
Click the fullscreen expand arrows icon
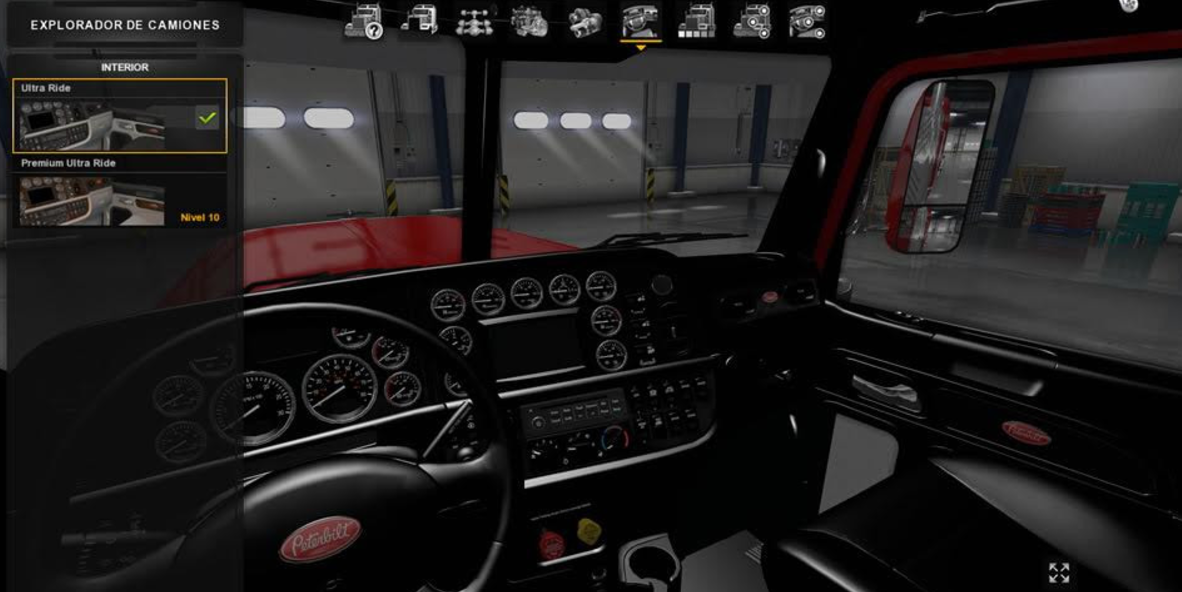[1059, 572]
